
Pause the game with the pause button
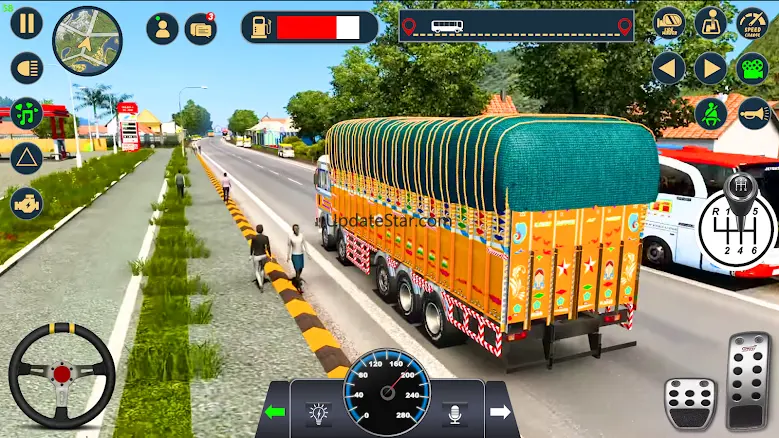27,23
